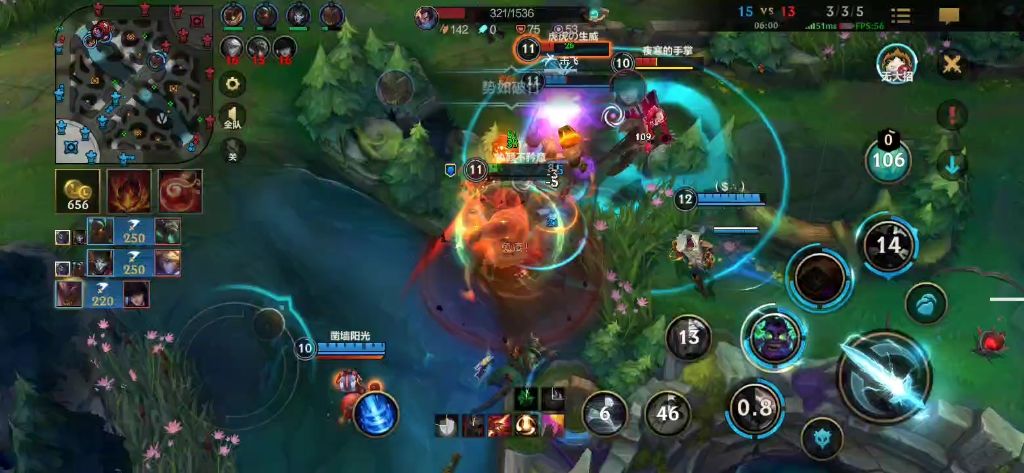Screen dimensions: 1024x473
Task: Open the scoreboard list icon
Action: [x=901, y=16]
